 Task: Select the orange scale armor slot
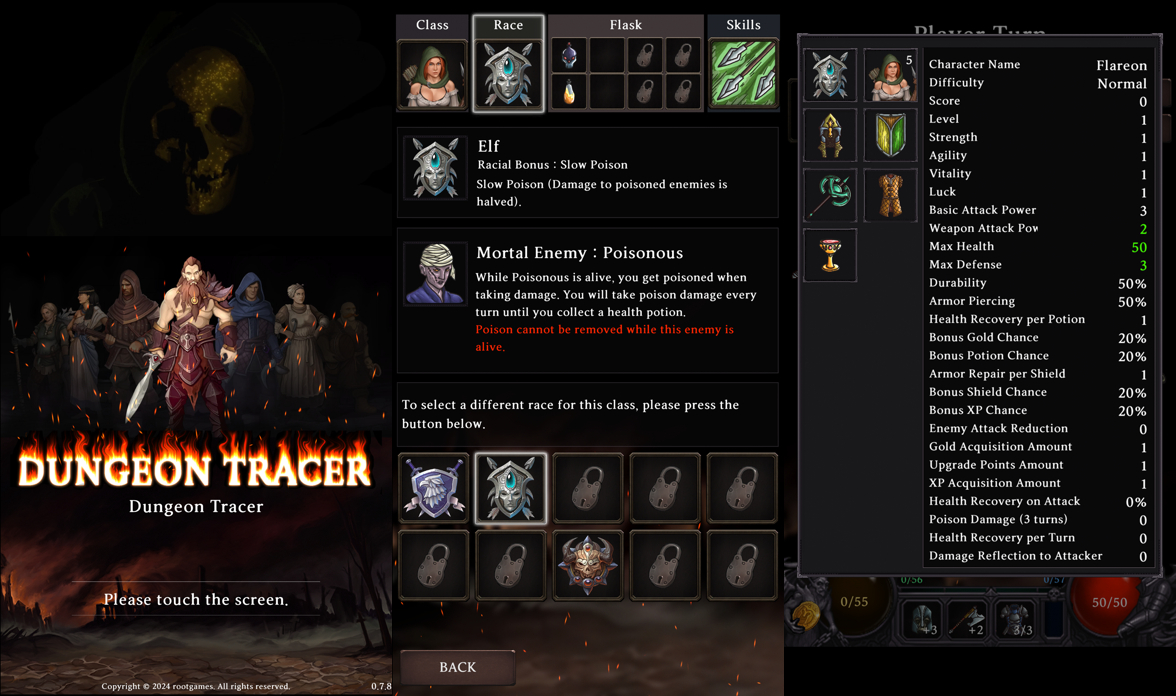(x=890, y=195)
